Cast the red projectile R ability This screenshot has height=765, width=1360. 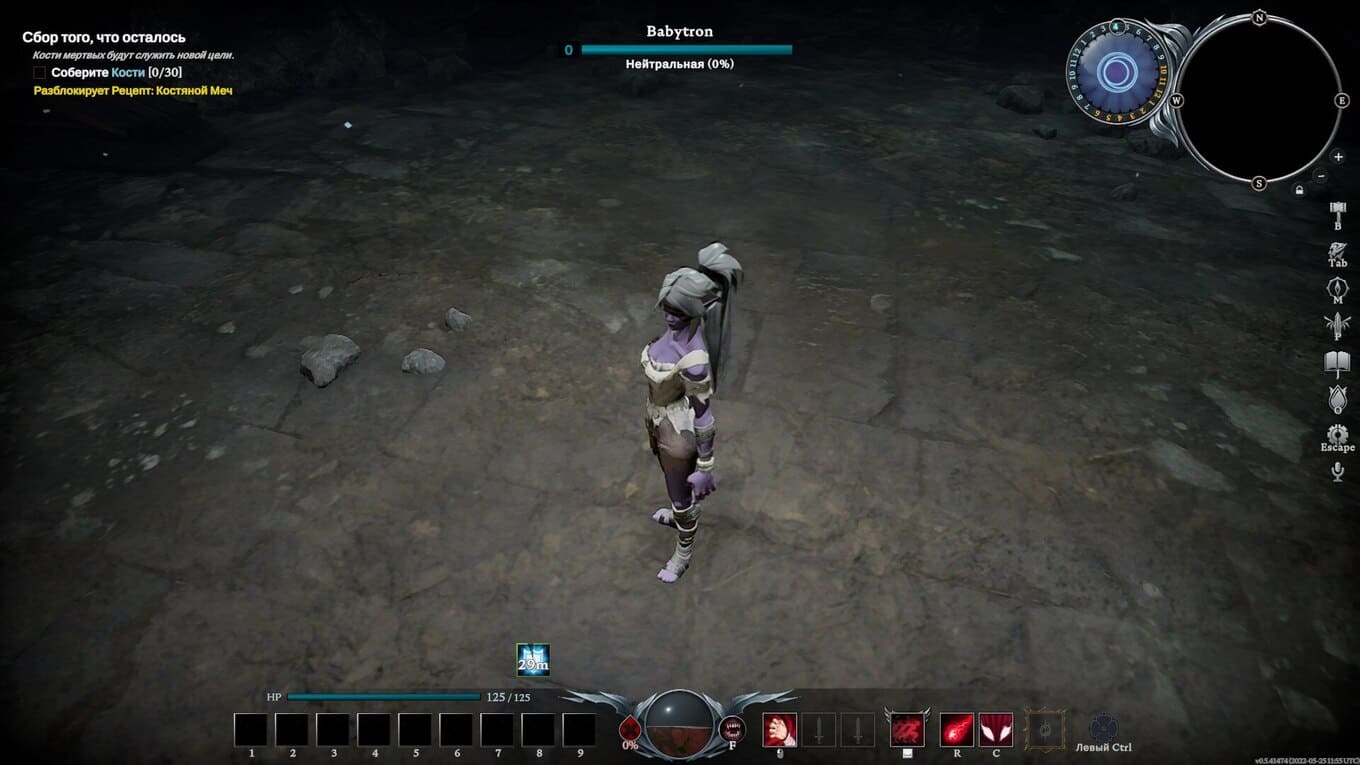click(957, 729)
